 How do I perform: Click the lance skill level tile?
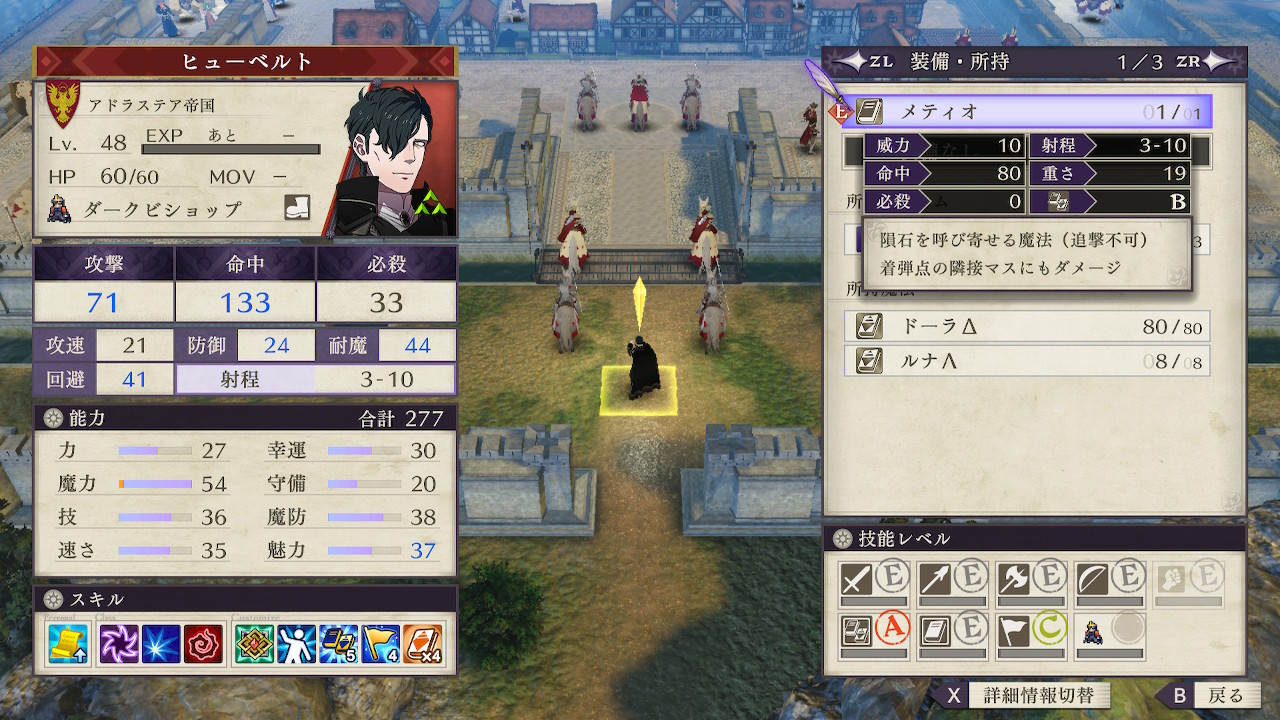click(x=952, y=580)
